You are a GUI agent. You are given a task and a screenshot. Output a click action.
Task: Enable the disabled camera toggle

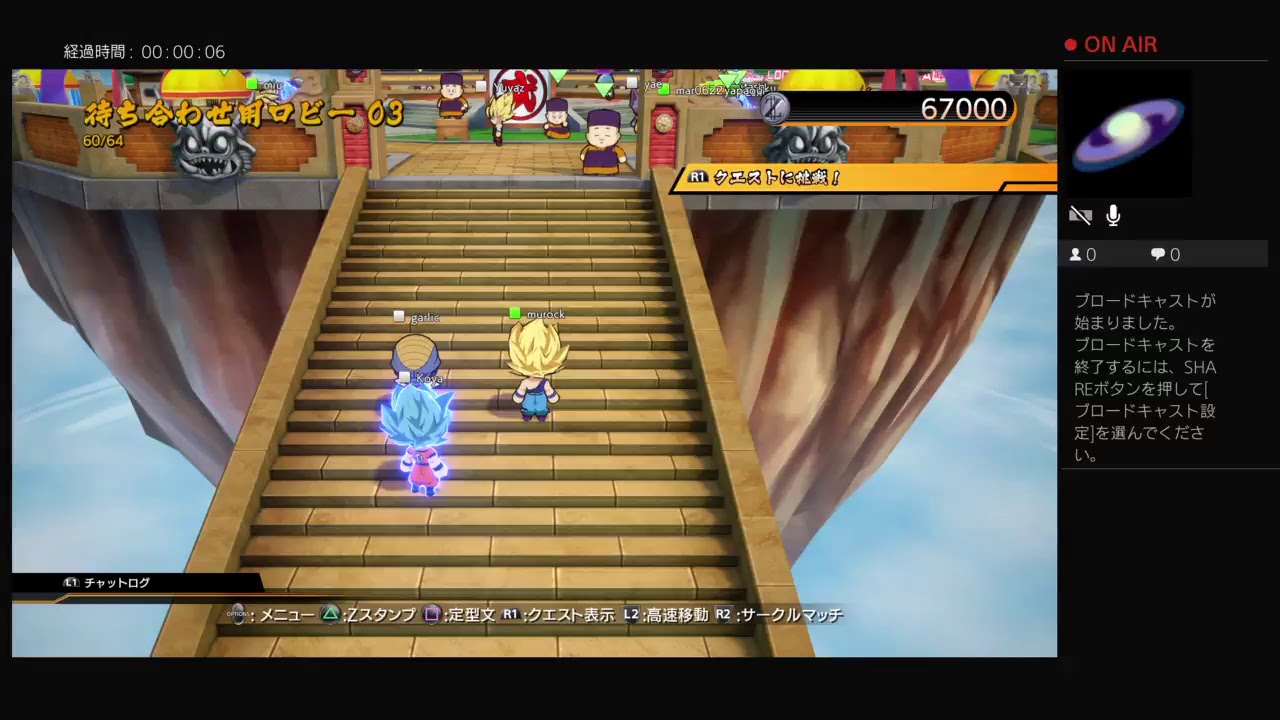1081,214
